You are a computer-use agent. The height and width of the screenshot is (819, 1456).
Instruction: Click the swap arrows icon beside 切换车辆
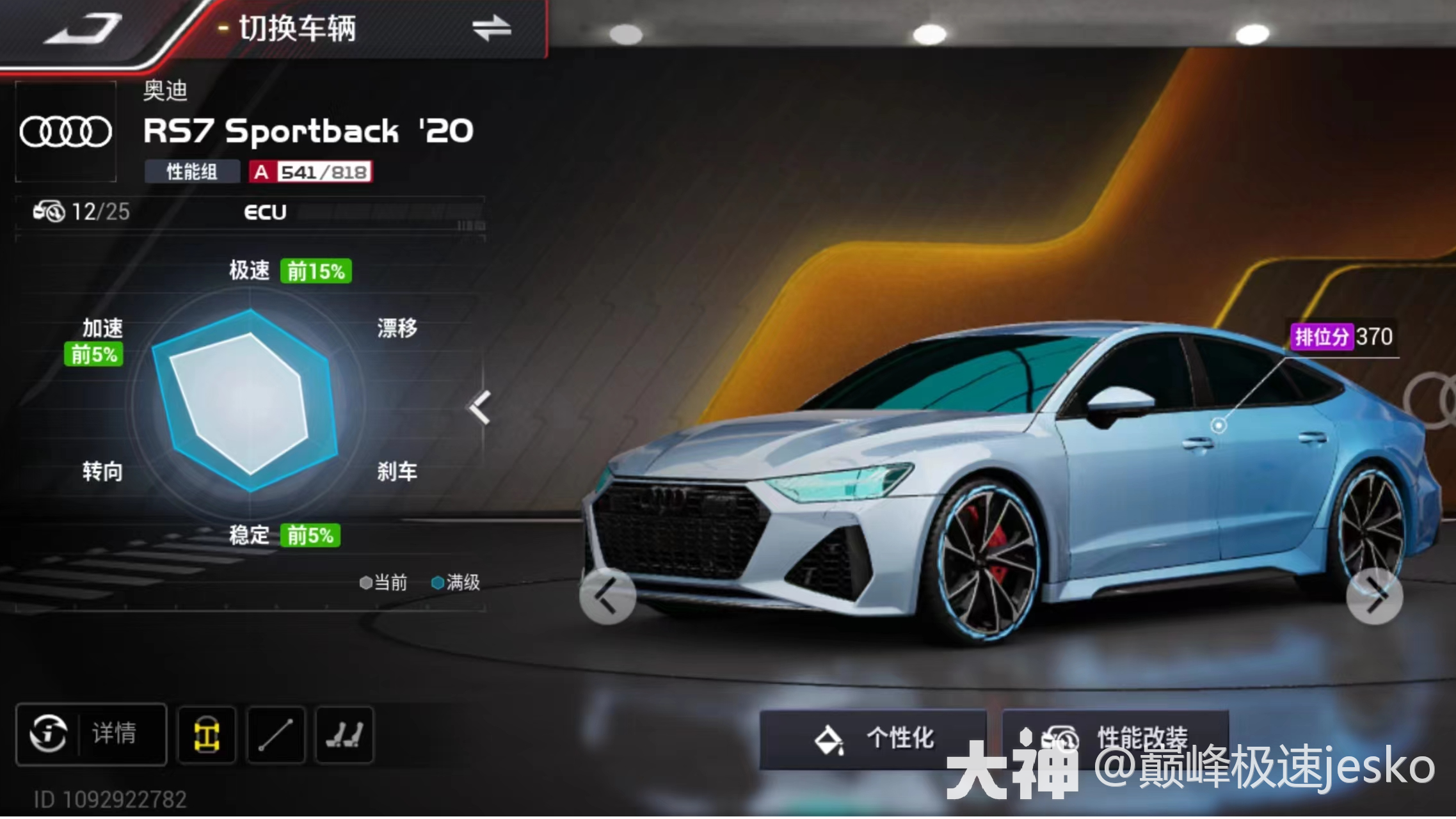pos(493,28)
